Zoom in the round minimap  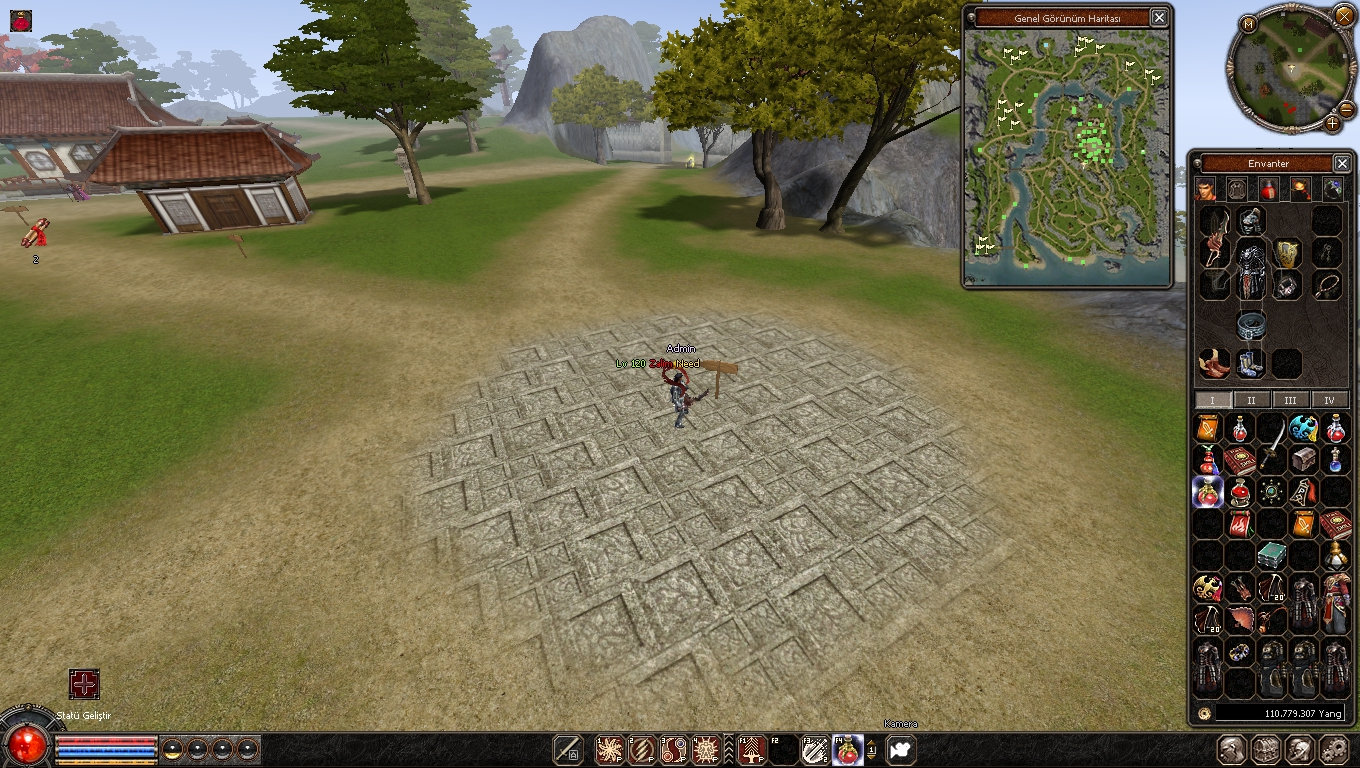[x=1333, y=123]
